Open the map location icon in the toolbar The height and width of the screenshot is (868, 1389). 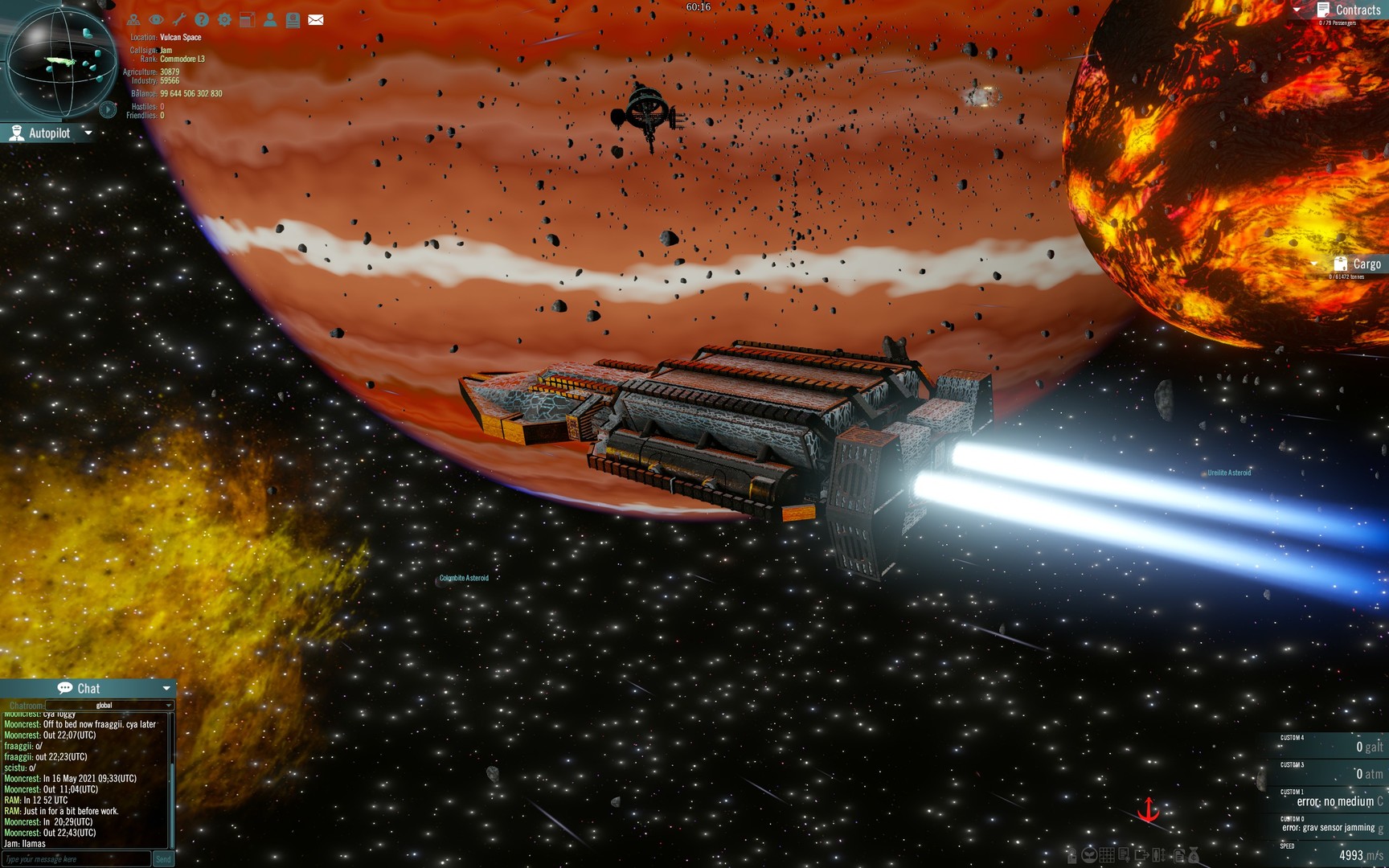point(133,19)
